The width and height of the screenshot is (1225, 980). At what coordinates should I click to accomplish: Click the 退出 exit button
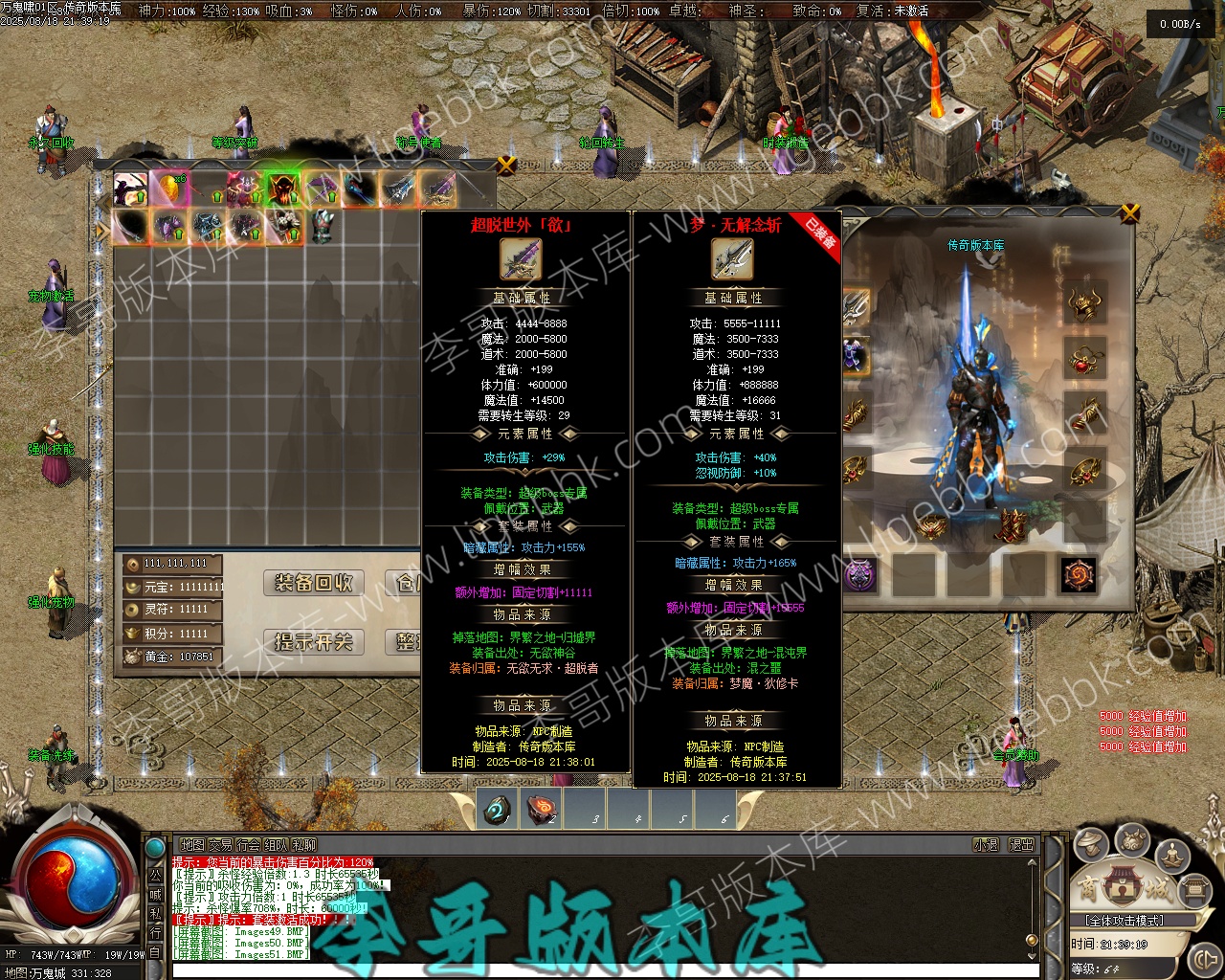(1021, 845)
